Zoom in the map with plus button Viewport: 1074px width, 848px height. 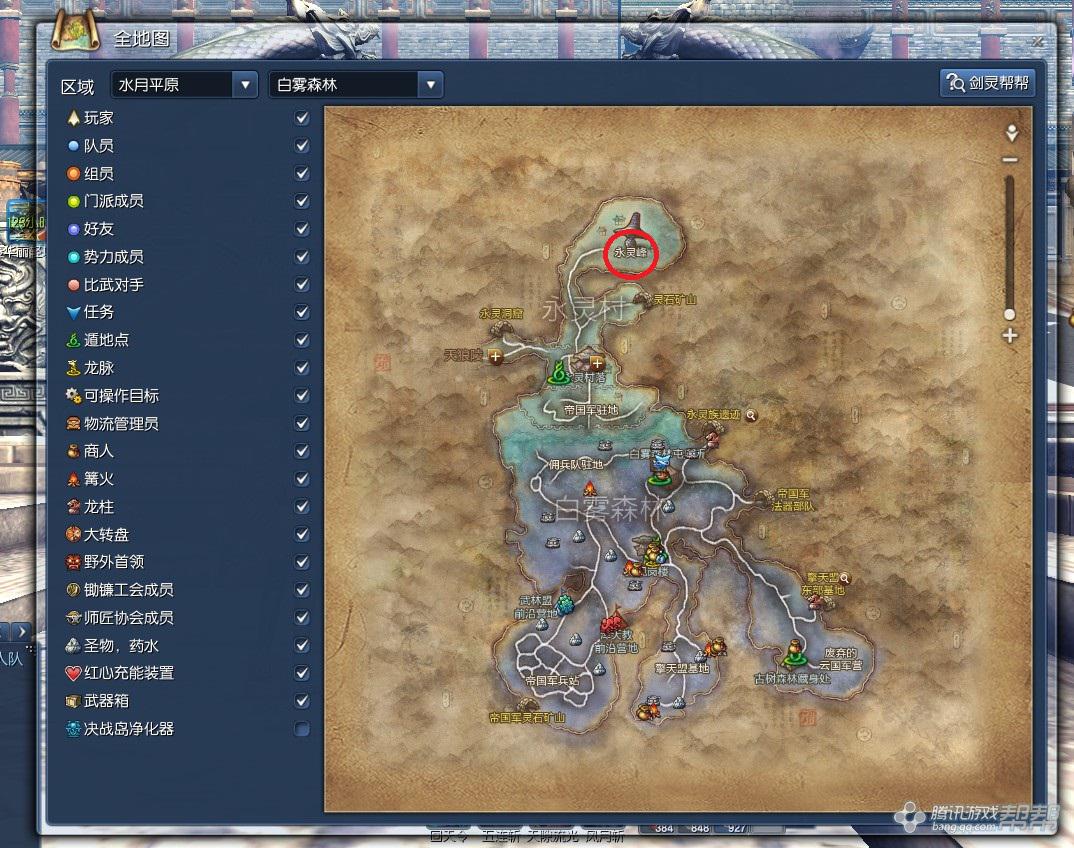click(1010, 336)
